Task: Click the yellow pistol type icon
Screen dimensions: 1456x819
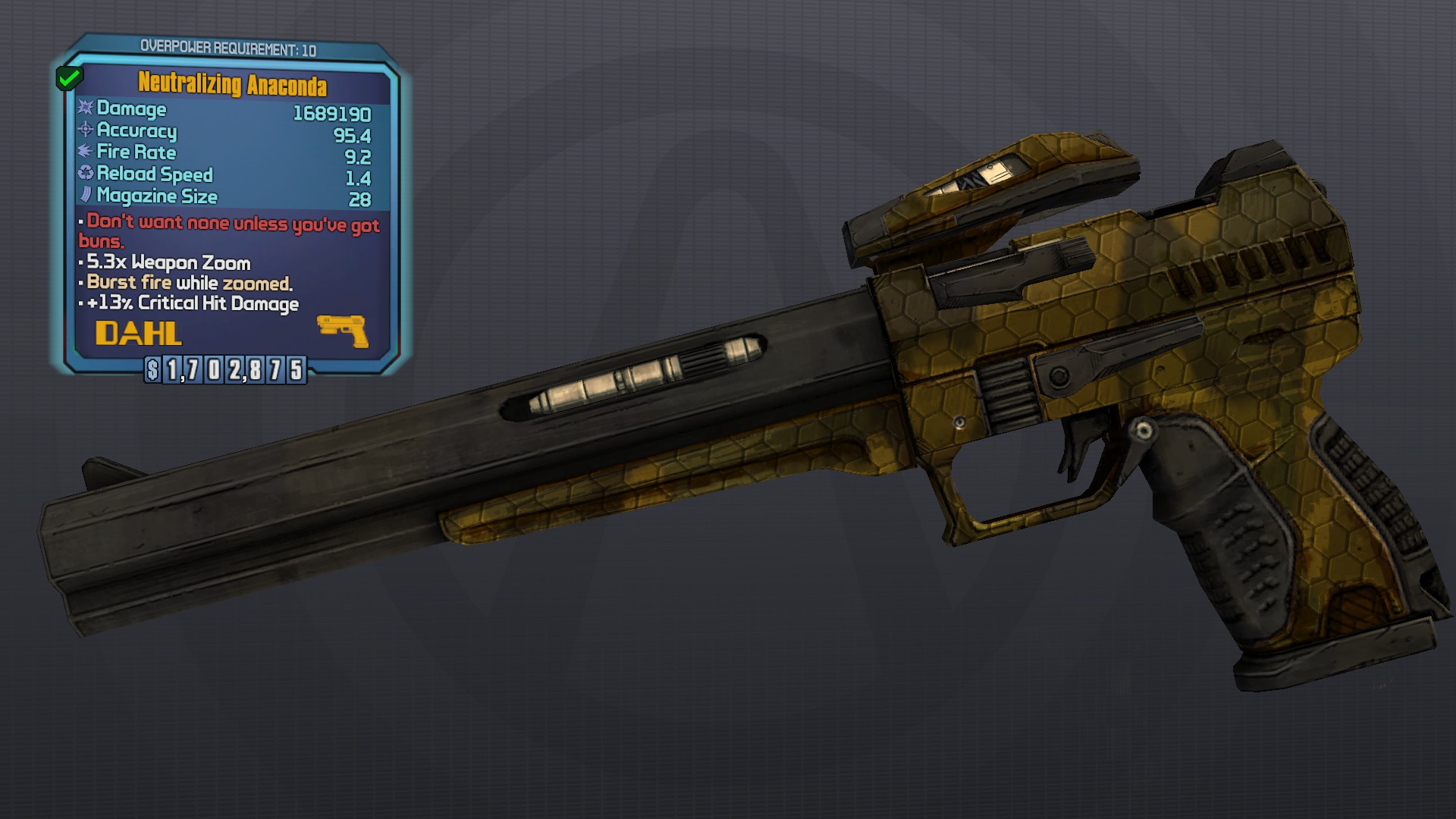Action: (x=343, y=331)
